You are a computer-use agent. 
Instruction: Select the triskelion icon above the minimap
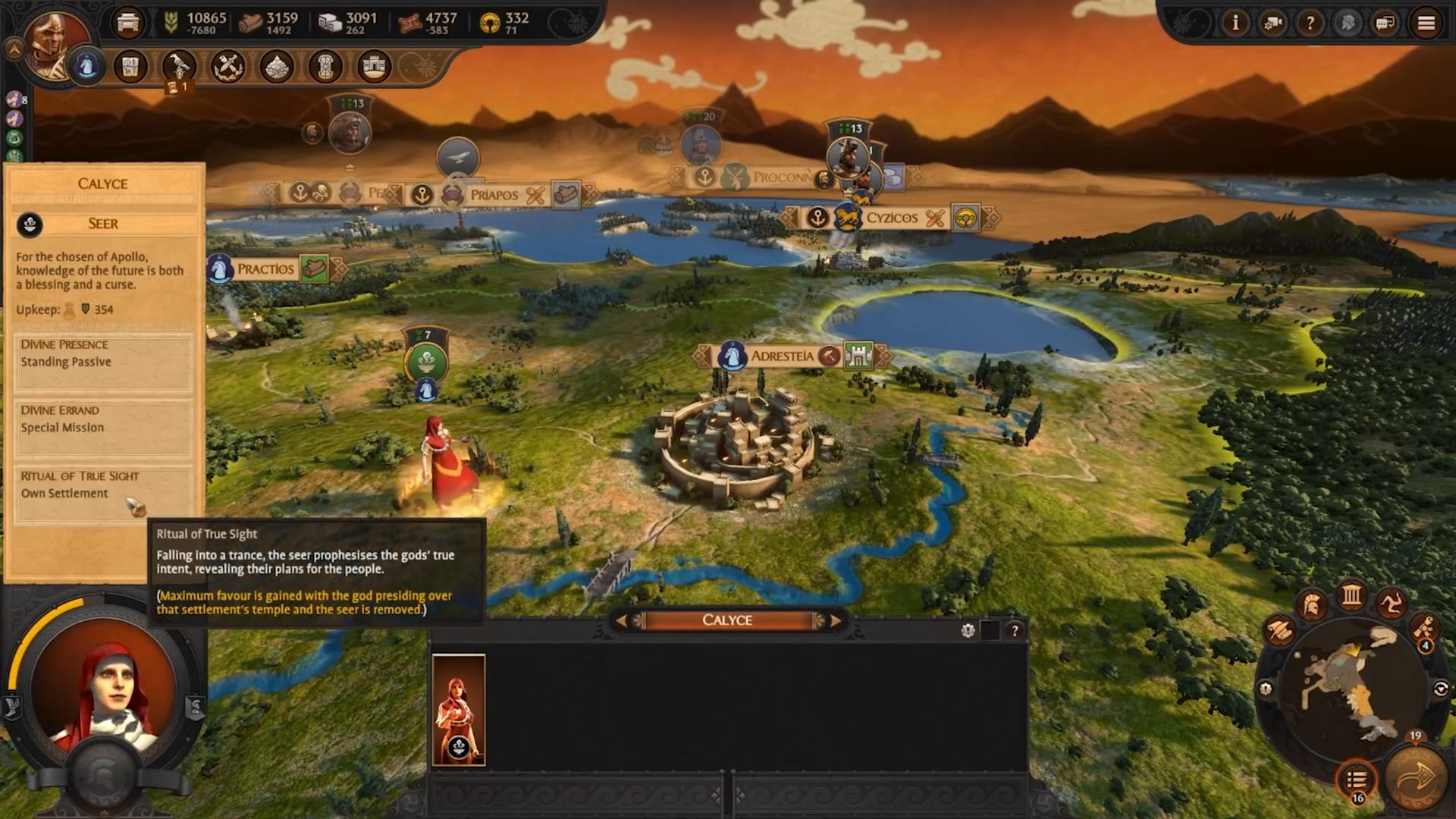1391,604
